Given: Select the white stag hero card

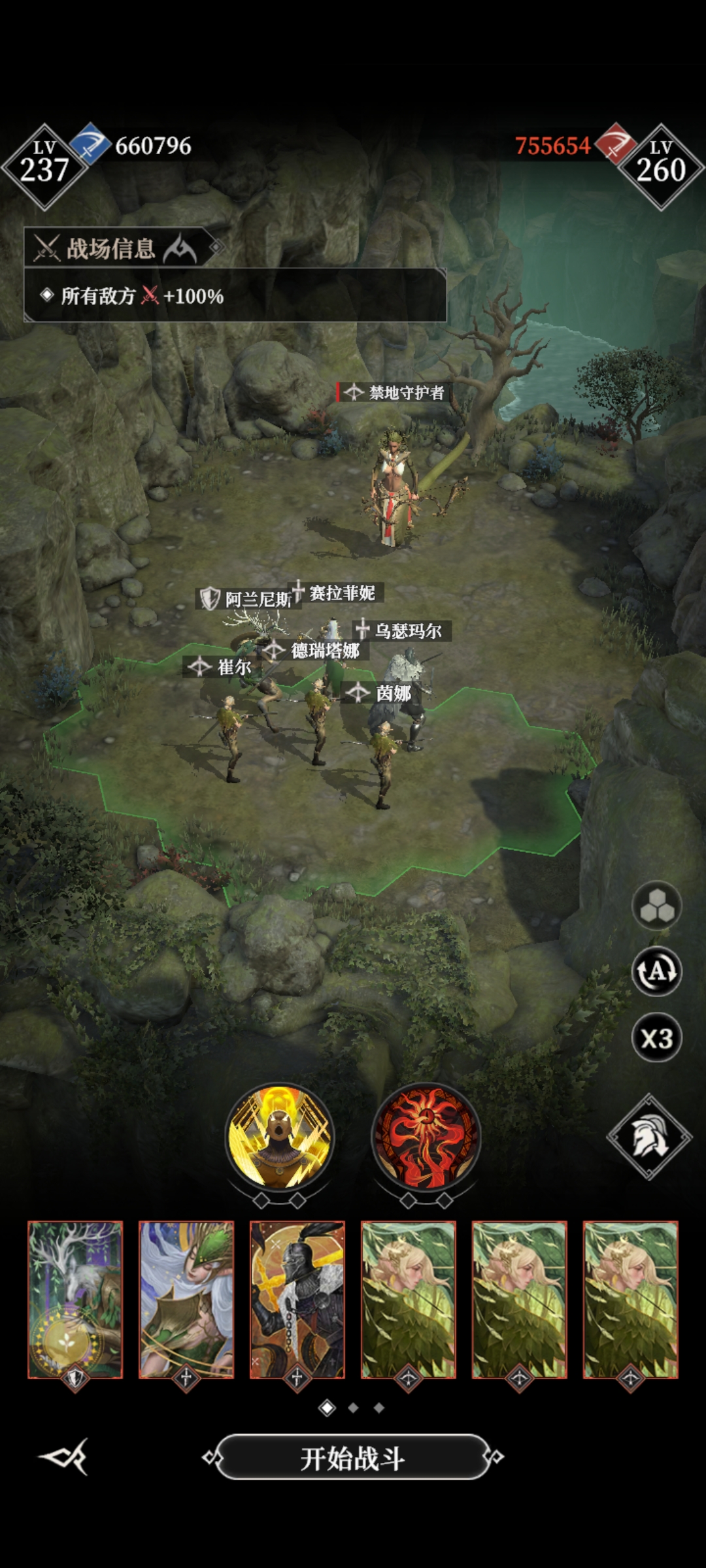Looking at the screenshot, I should pos(75,1299).
